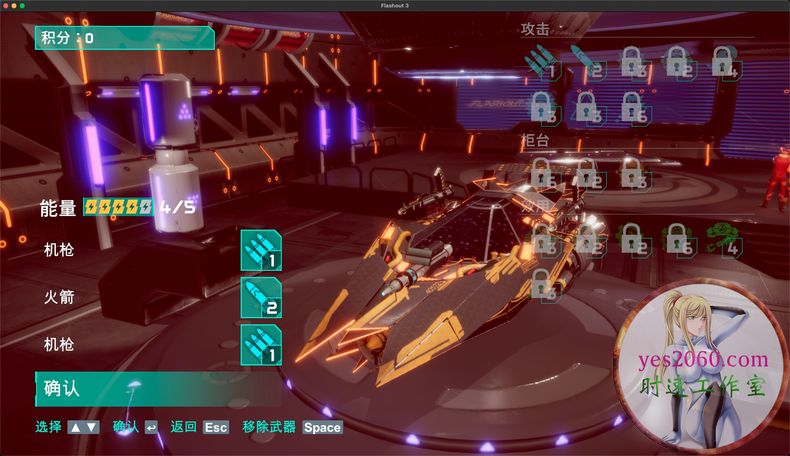The width and height of the screenshot is (790, 456).
Task: Select the green wrench item numbered 4
Action: coord(723,239)
